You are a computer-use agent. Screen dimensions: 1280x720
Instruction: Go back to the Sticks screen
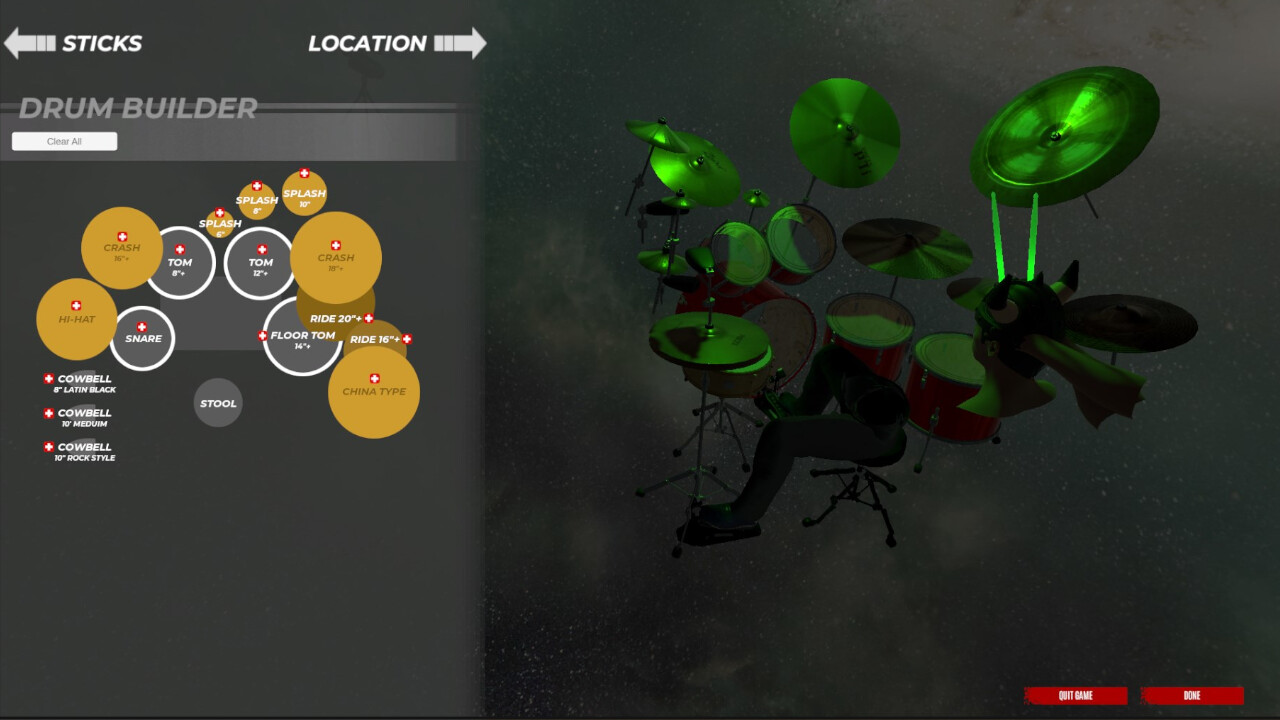tap(75, 43)
